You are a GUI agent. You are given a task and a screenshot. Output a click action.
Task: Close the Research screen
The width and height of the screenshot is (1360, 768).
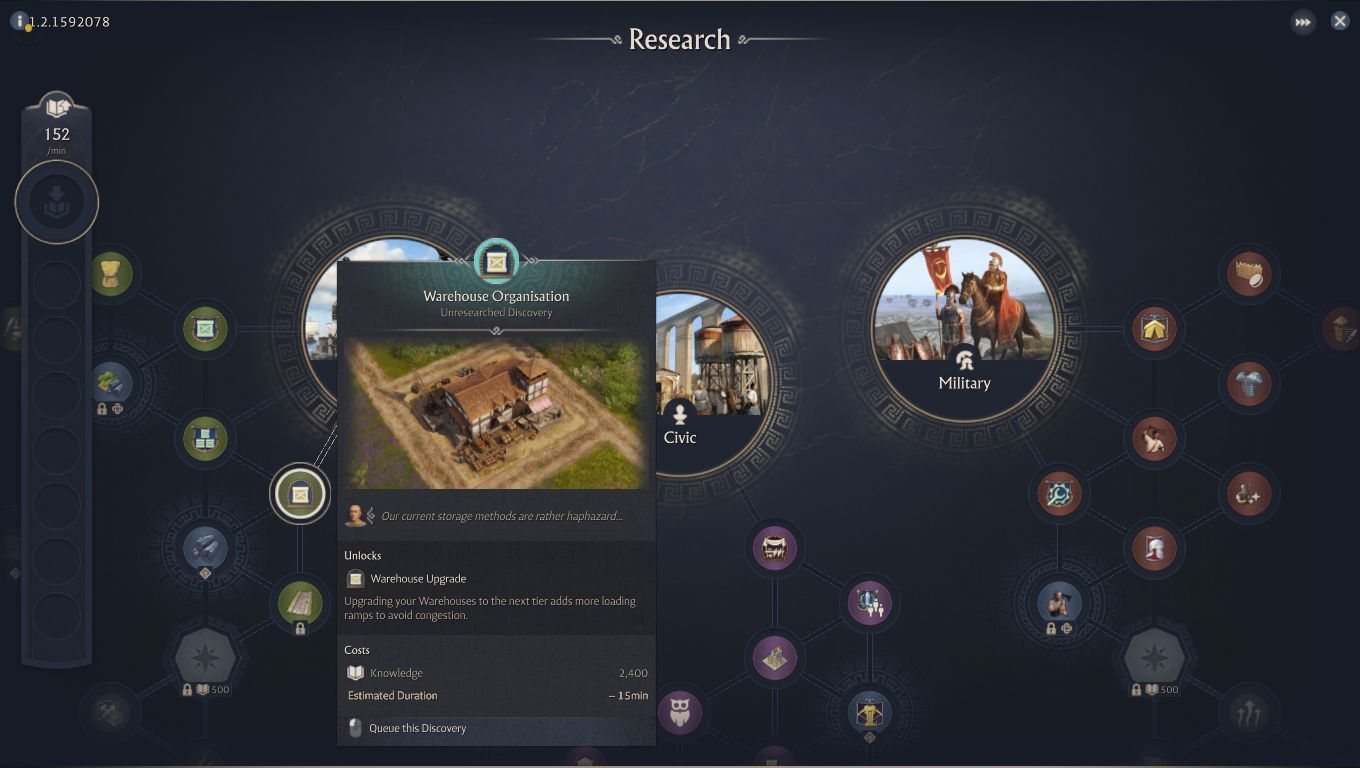click(1339, 20)
